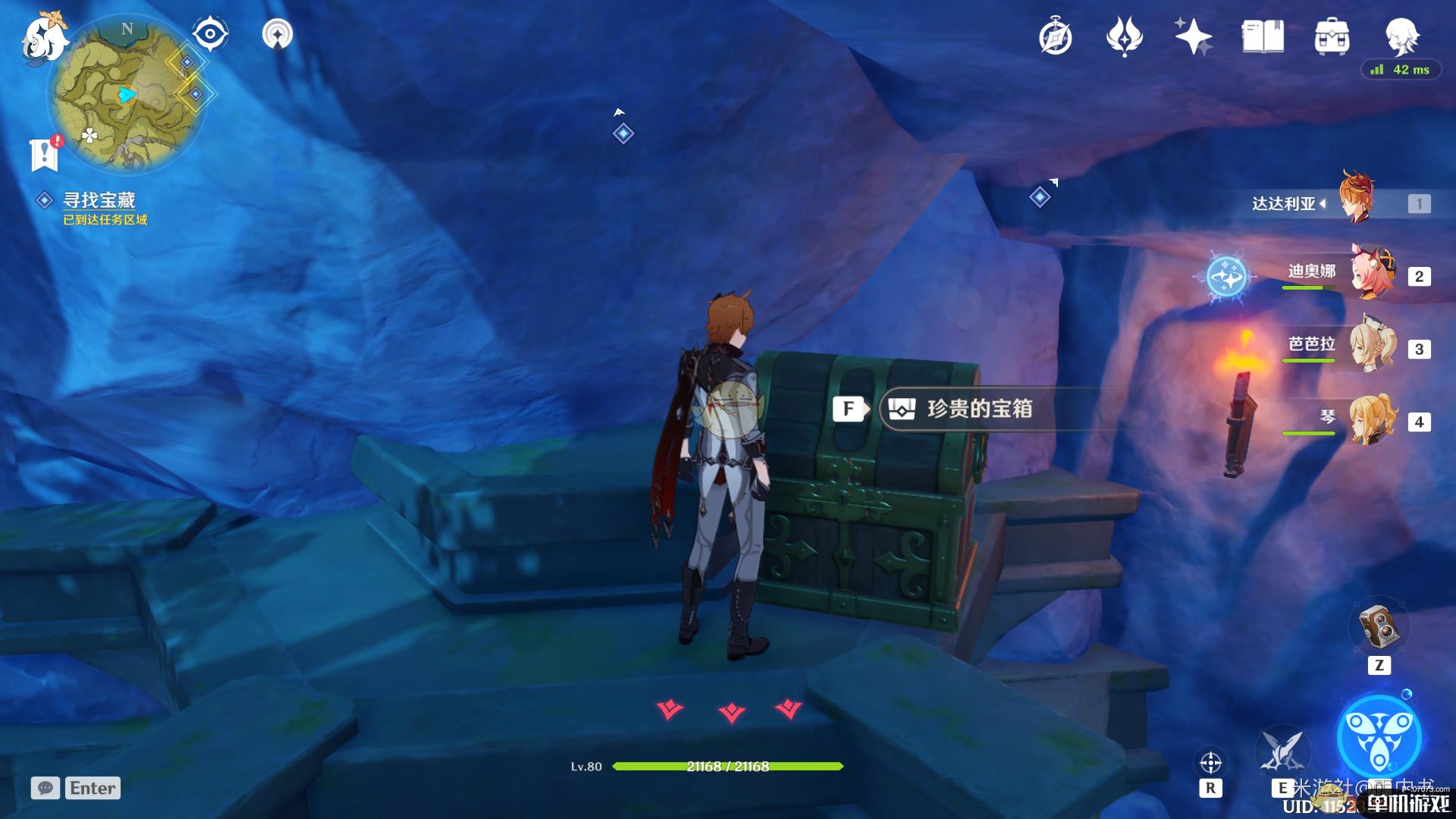The height and width of the screenshot is (819, 1456).
Task: Toggle the elemental sight eye icon
Action: [x=209, y=34]
